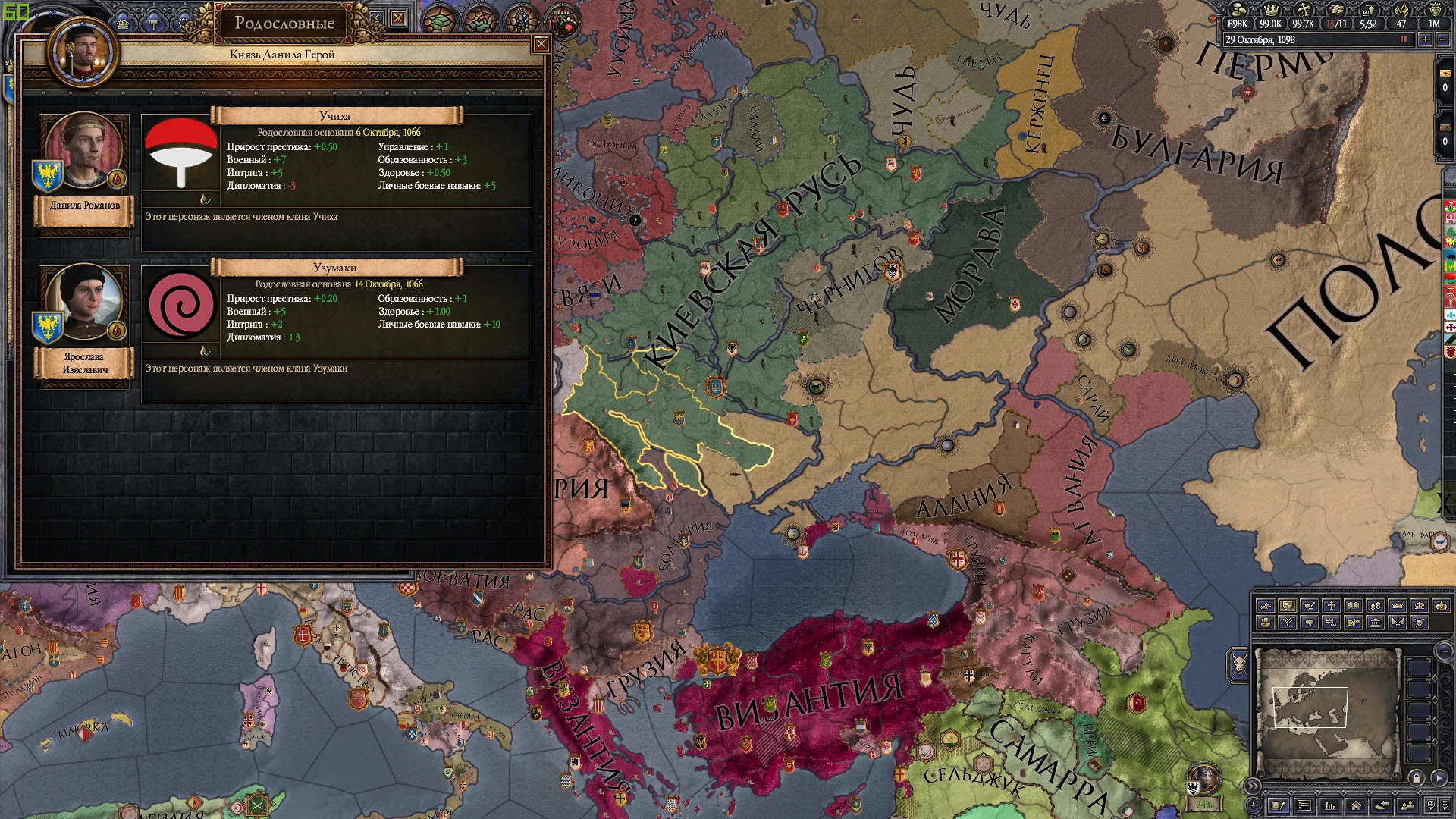
Task: Select the terrain map mode icon
Action: tap(1266, 606)
